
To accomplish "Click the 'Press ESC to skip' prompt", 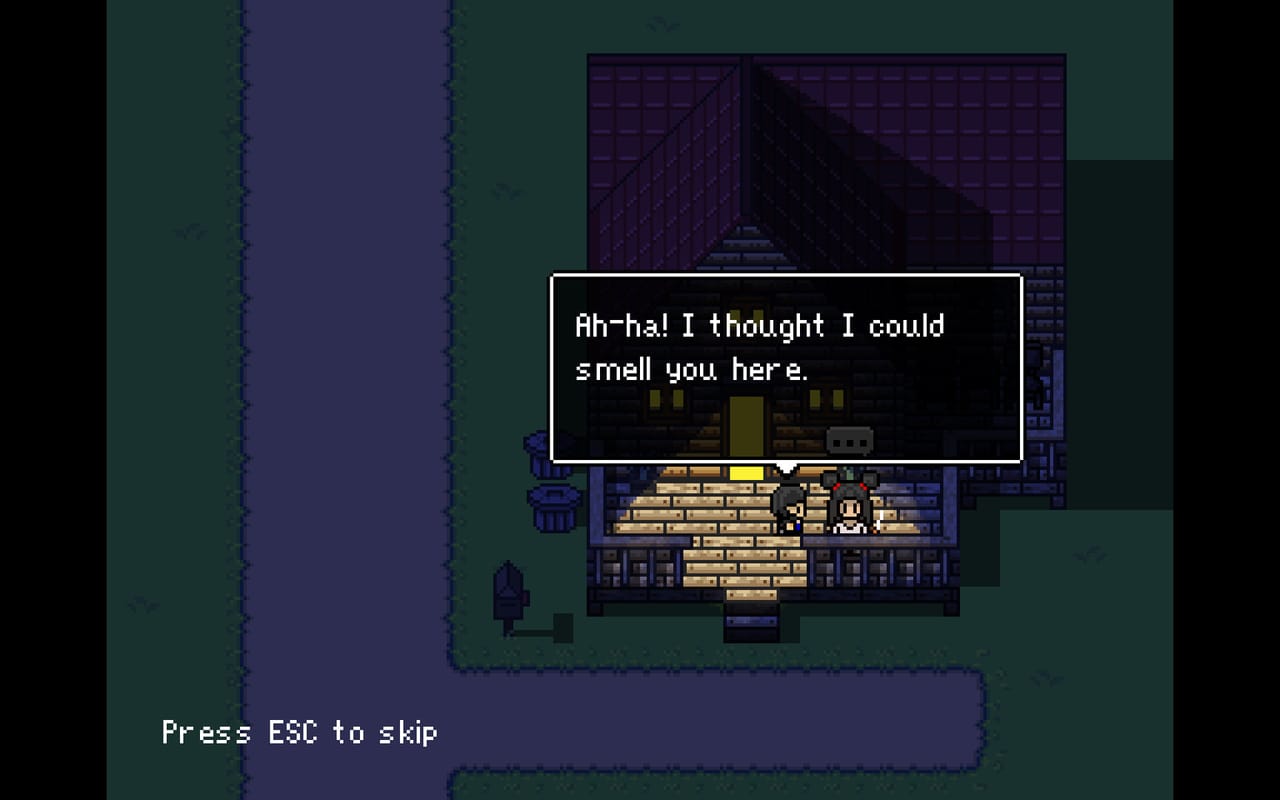I will pos(300,733).
